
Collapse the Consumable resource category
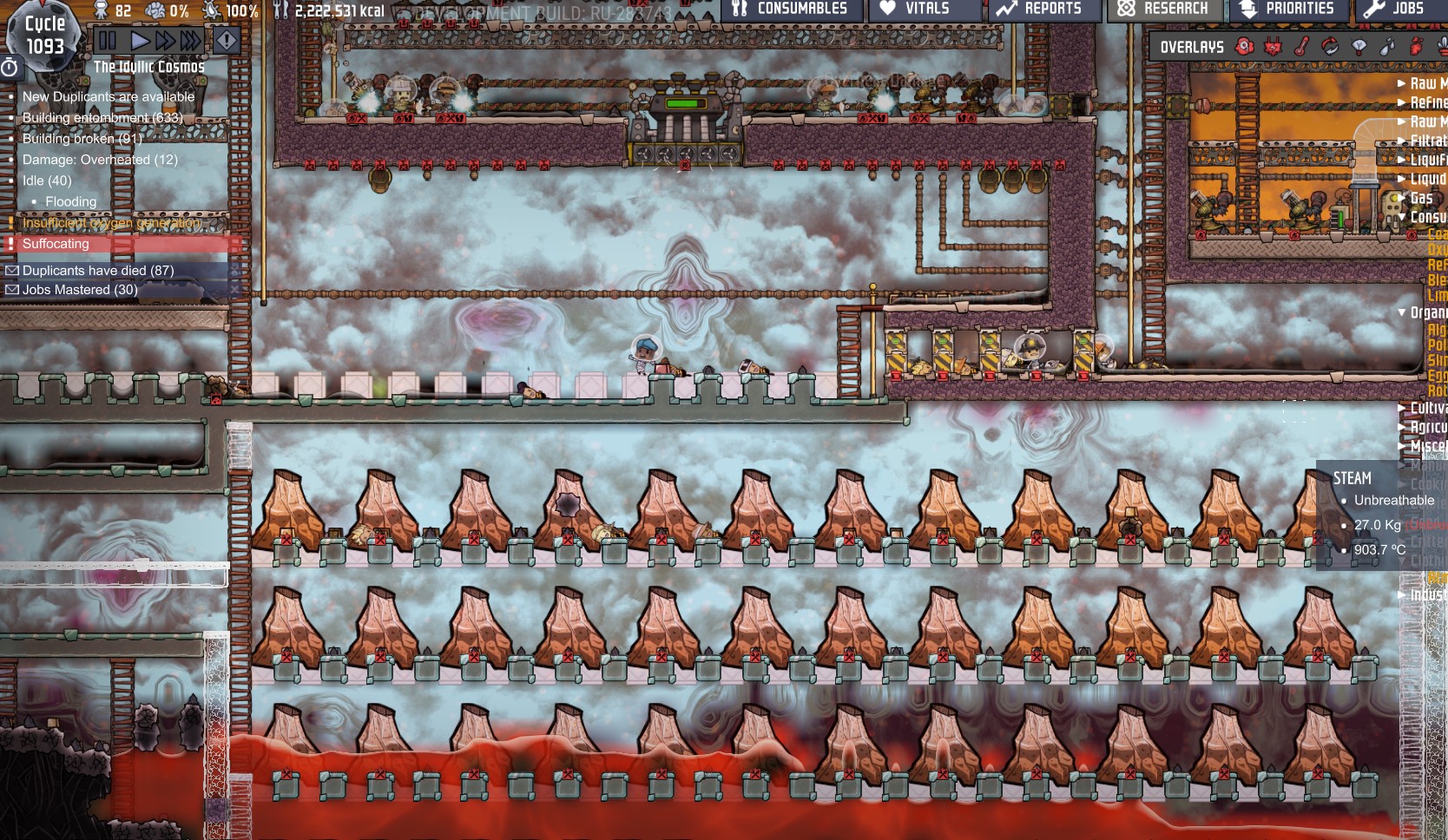(1402, 215)
